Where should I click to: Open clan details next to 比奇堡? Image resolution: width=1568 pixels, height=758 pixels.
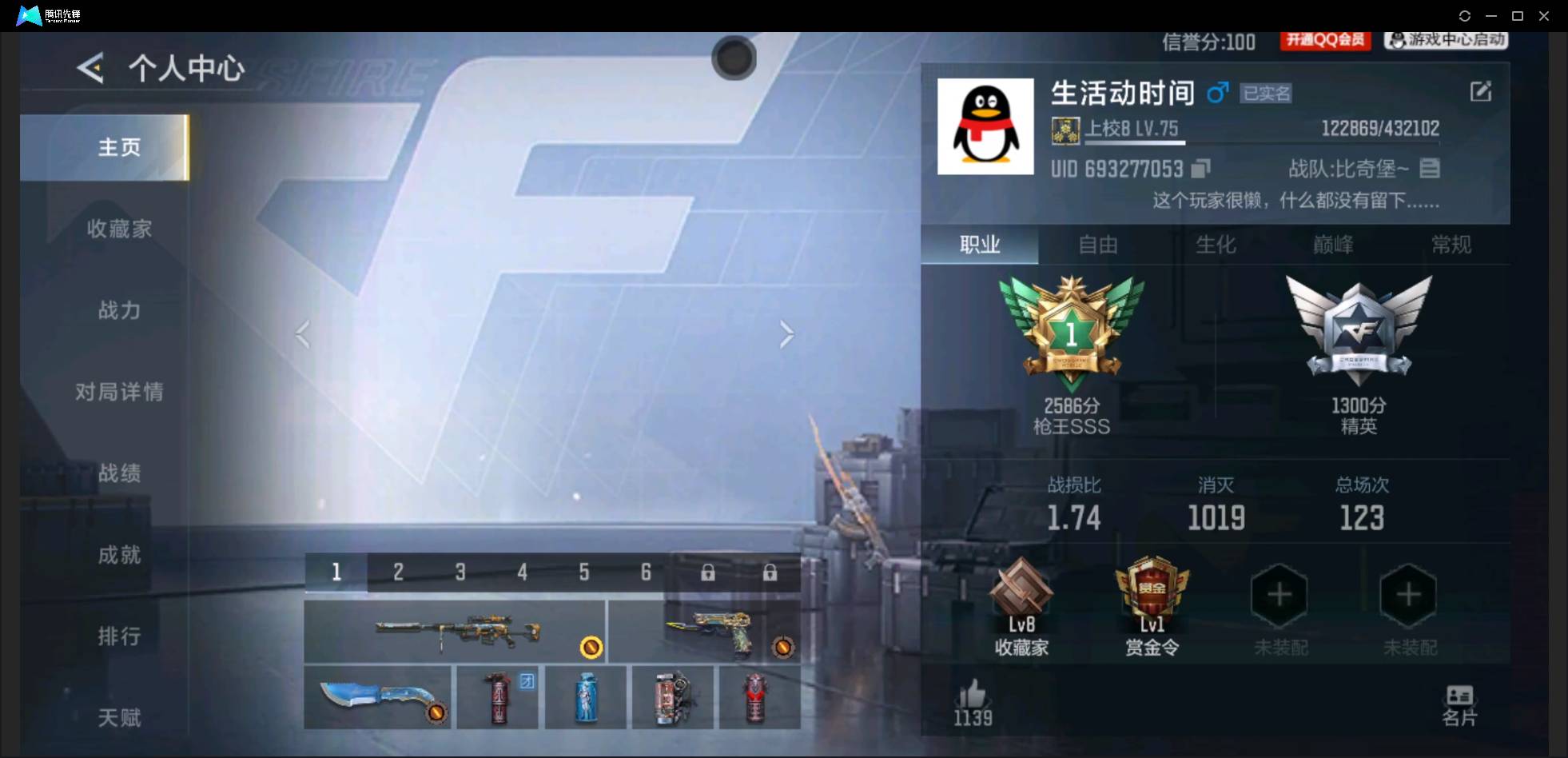(x=1431, y=168)
